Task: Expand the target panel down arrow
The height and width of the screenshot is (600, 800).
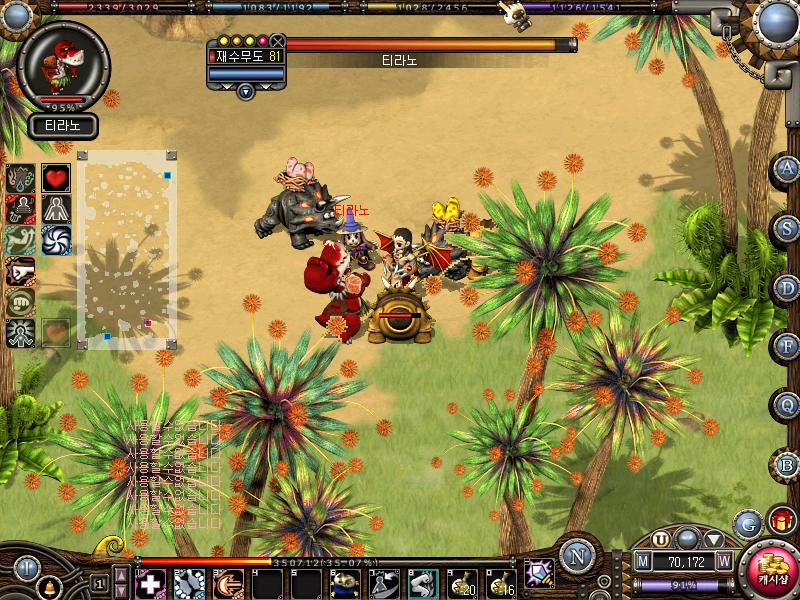Action: [x=246, y=91]
